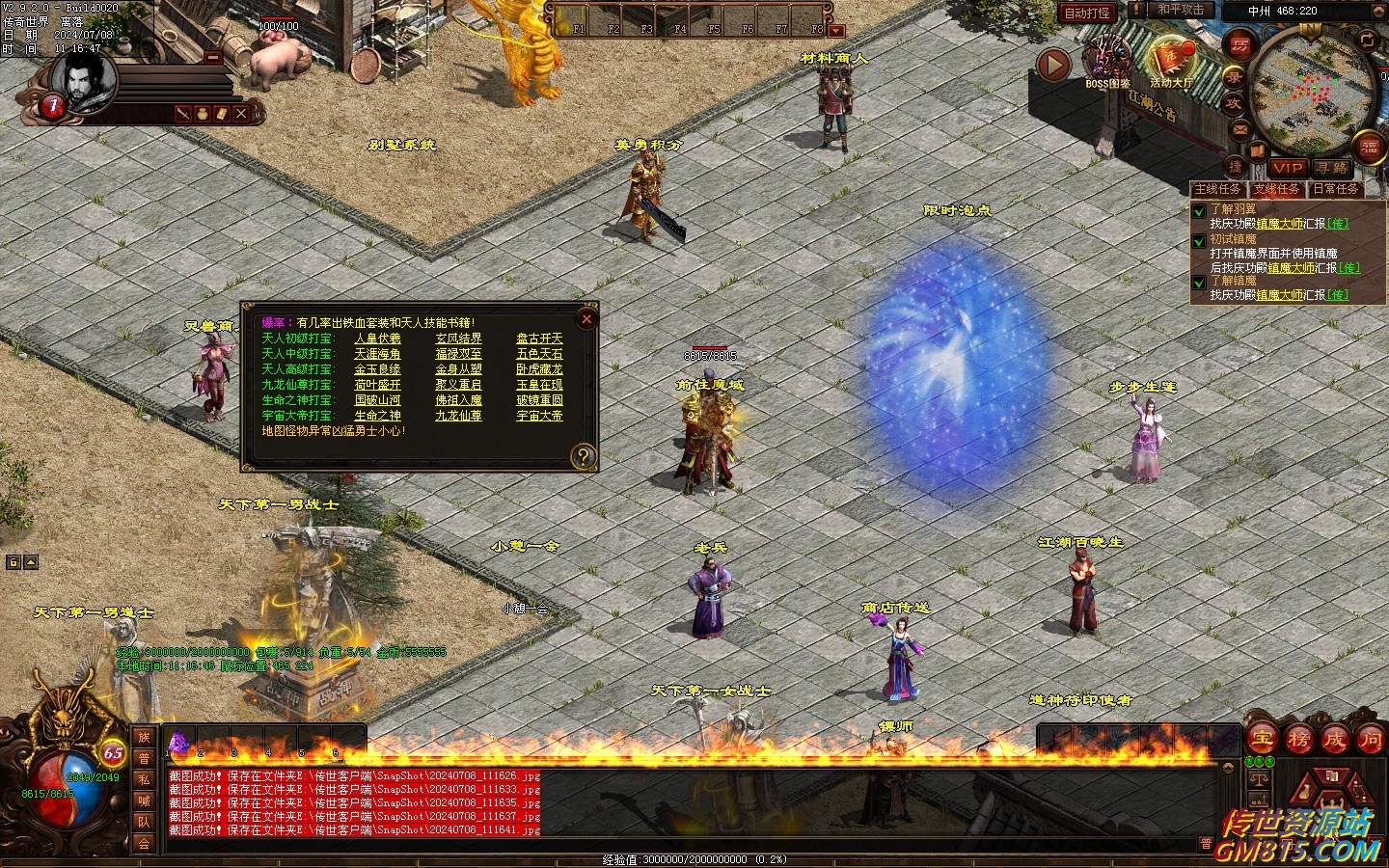Select the 盘古开天 map link
1389x868 pixels.
[539, 339]
